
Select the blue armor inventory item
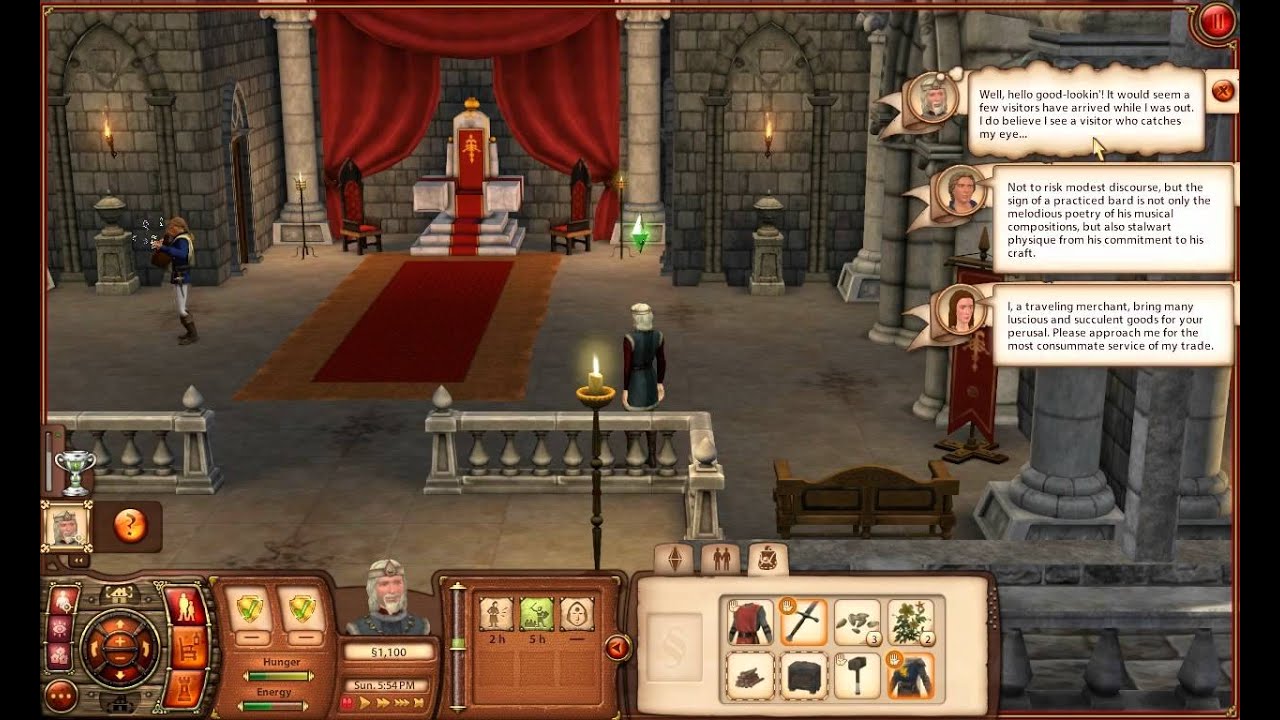point(911,675)
